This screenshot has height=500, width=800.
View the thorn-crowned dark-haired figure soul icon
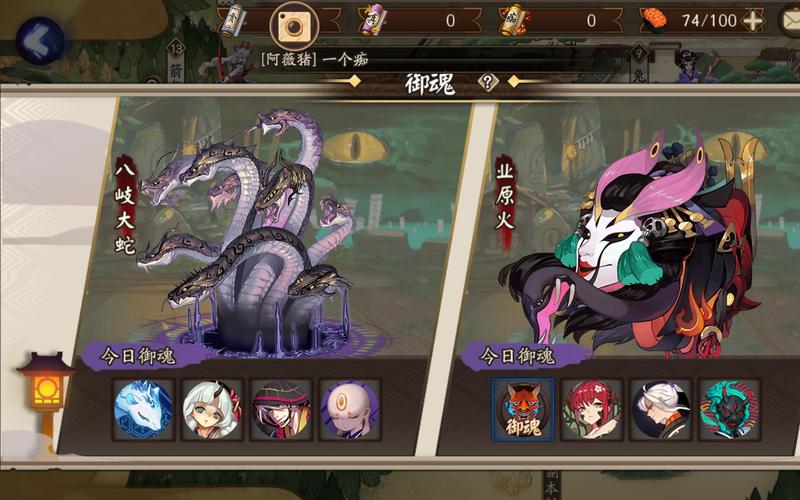point(281,409)
